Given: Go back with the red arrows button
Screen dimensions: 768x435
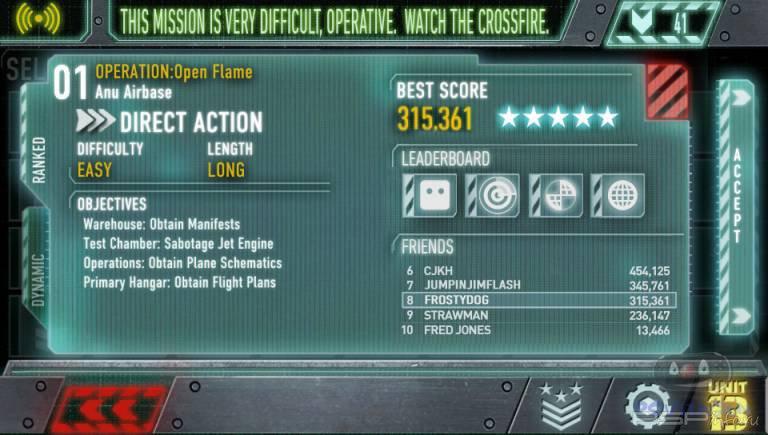Looking at the screenshot, I should click(x=100, y=408).
